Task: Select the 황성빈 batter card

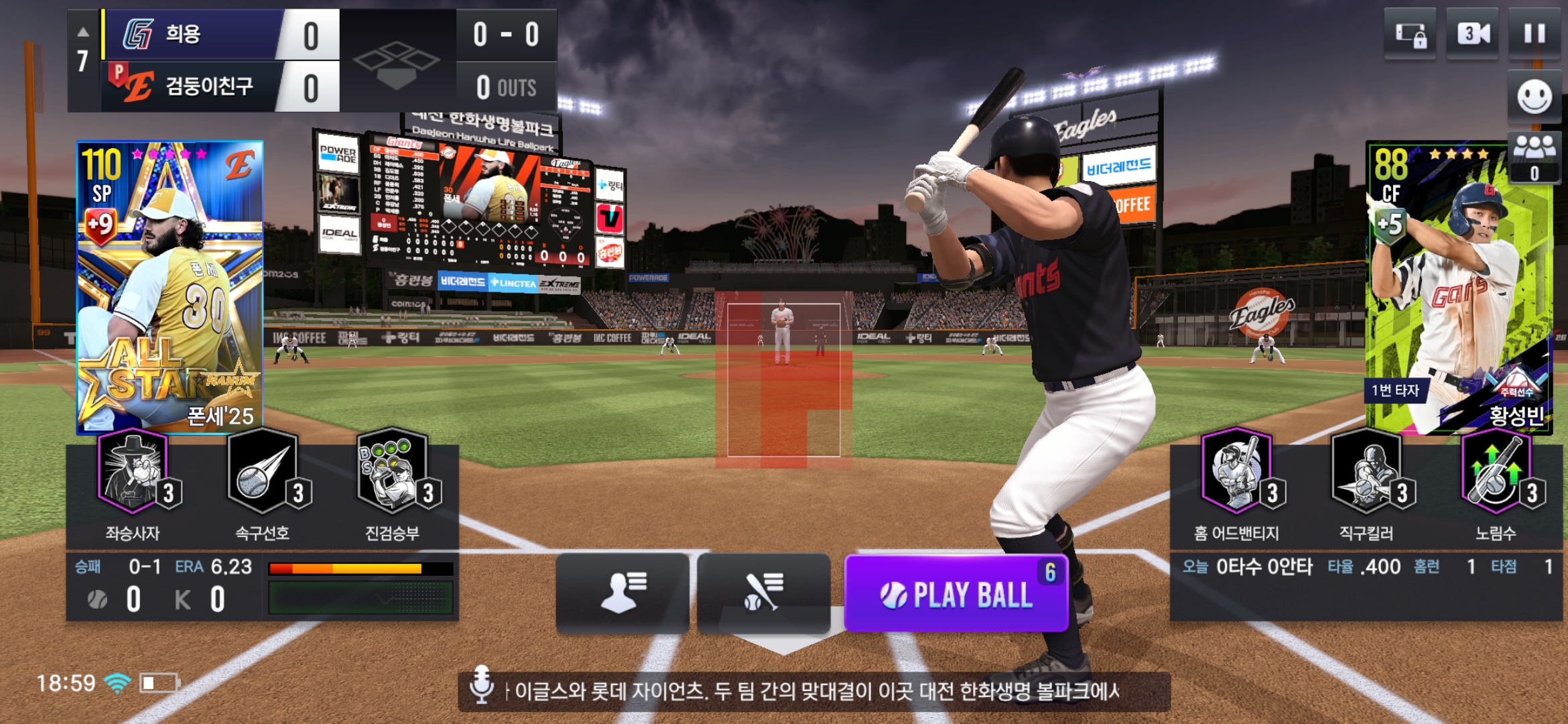Action: pyautogui.click(x=1459, y=287)
